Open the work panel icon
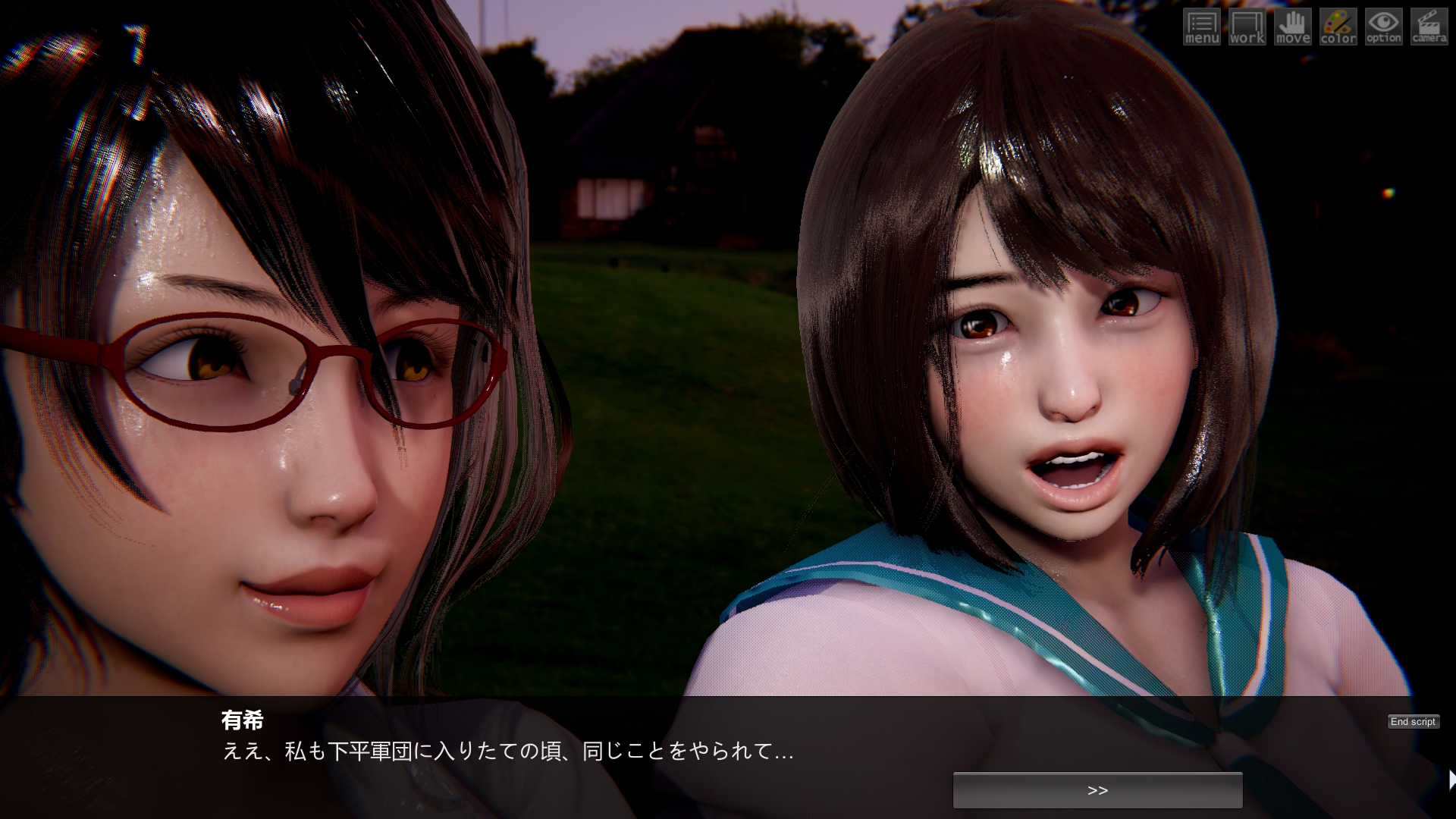The width and height of the screenshot is (1456, 819). point(1247,27)
